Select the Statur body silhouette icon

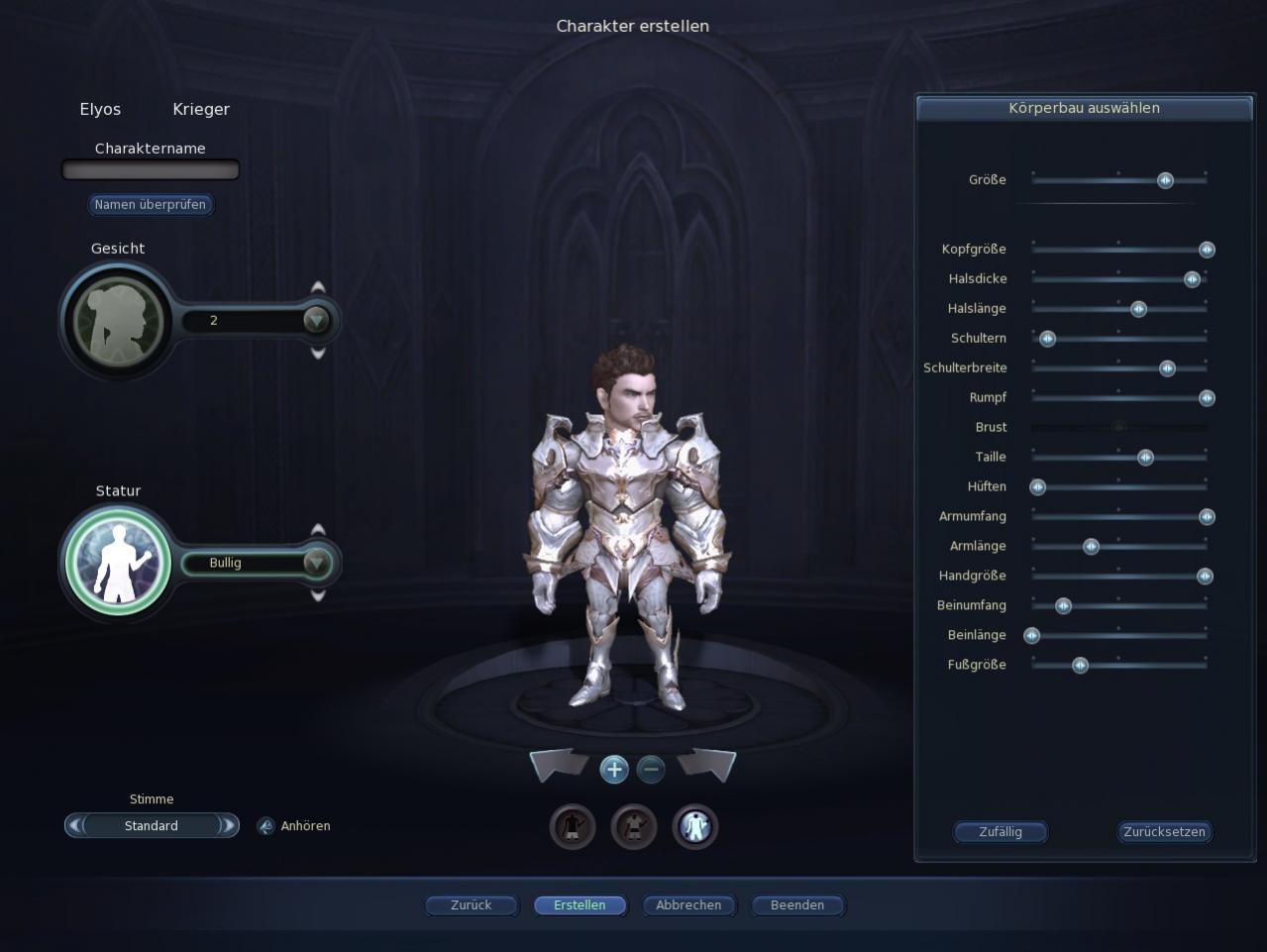(x=118, y=561)
